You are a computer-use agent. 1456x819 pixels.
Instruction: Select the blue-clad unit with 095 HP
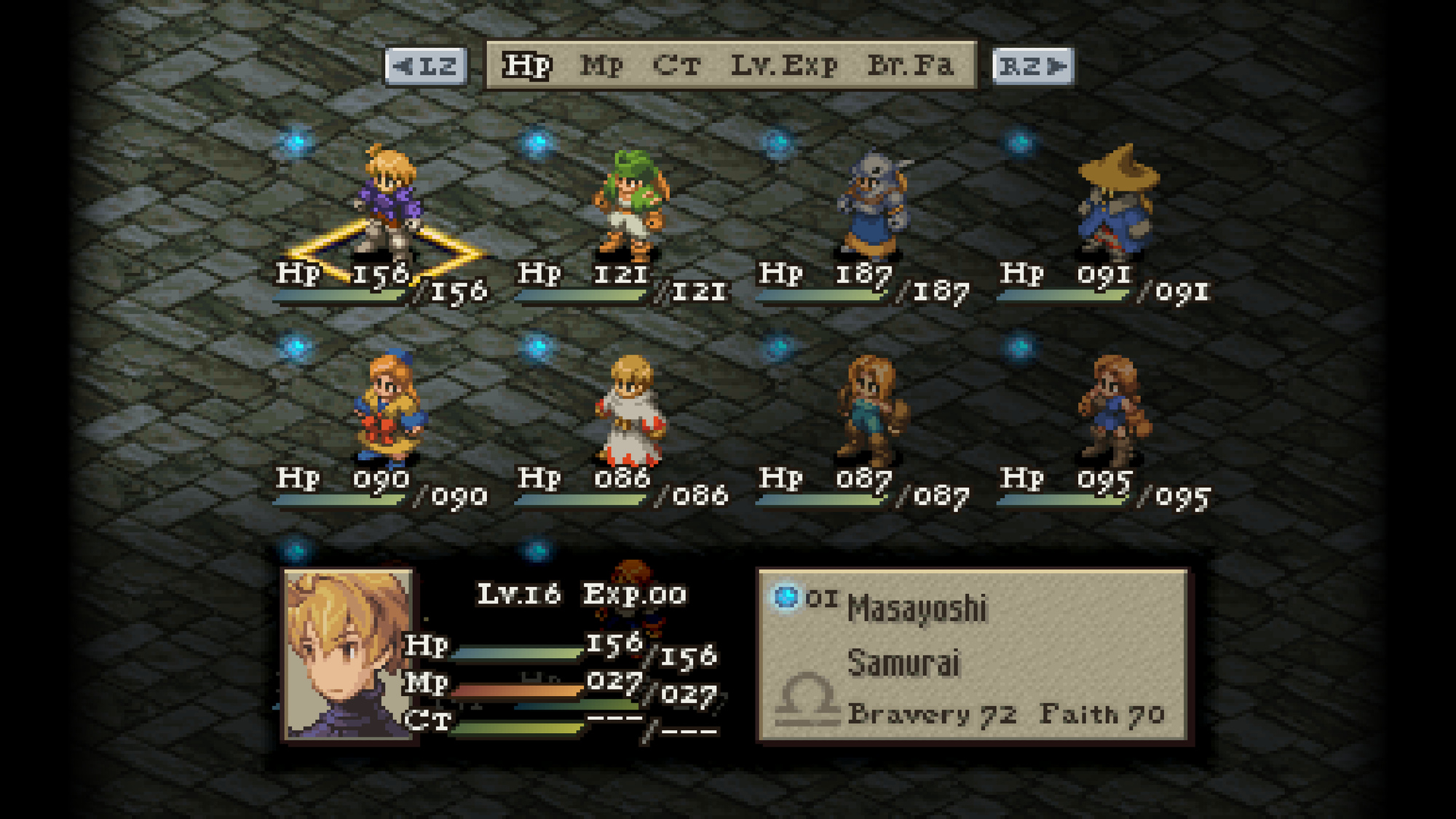1114,409
